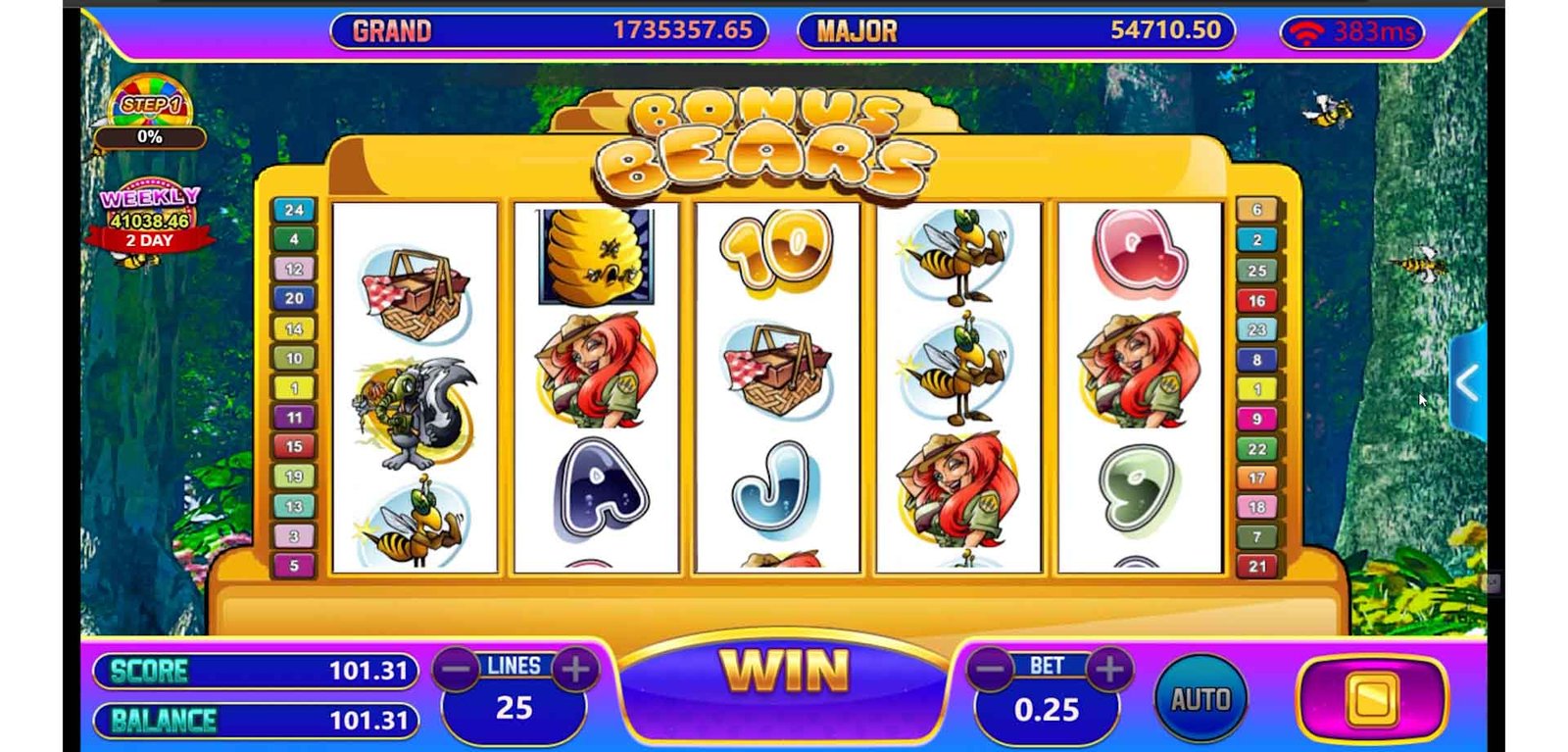Expand the blue side panel arrow
1568x752 pixels.
coord(1467,383)
